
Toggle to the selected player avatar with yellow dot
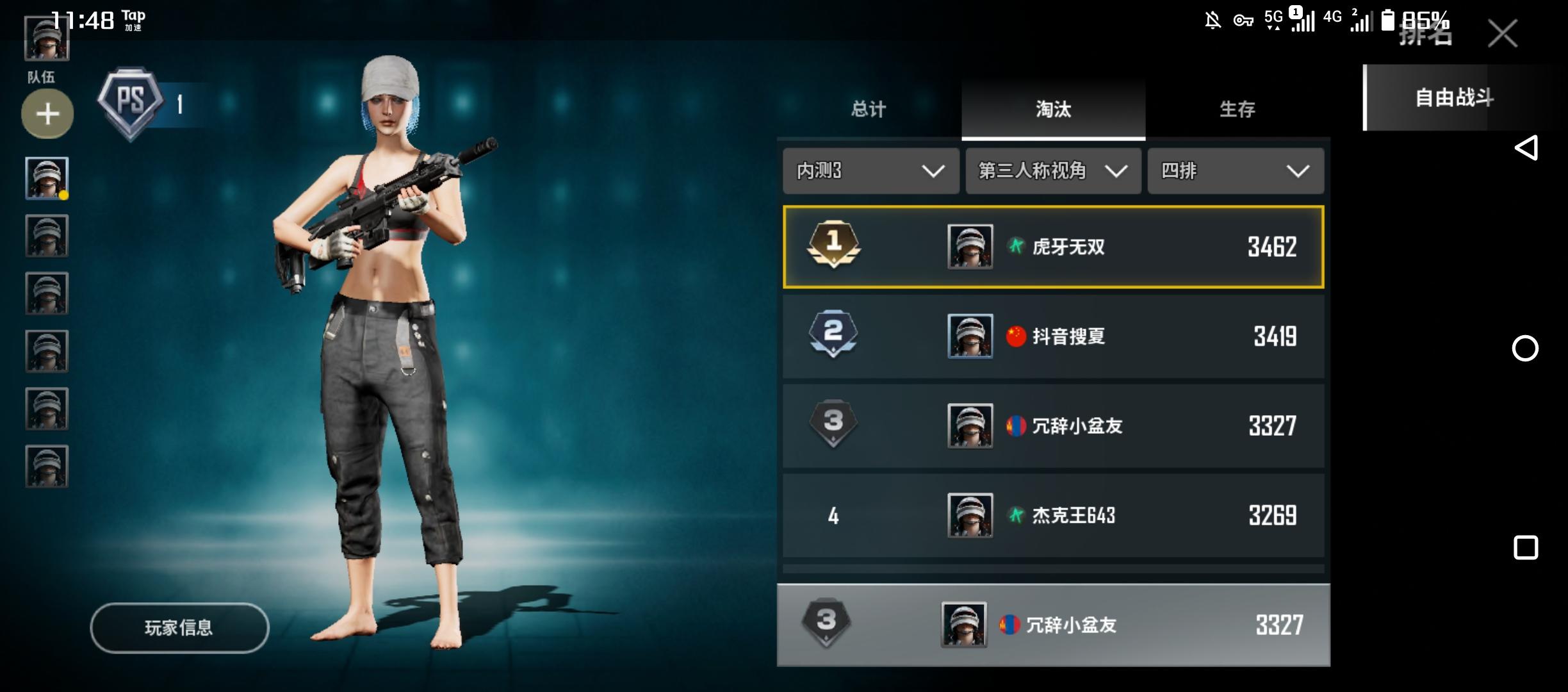point(47,176)
